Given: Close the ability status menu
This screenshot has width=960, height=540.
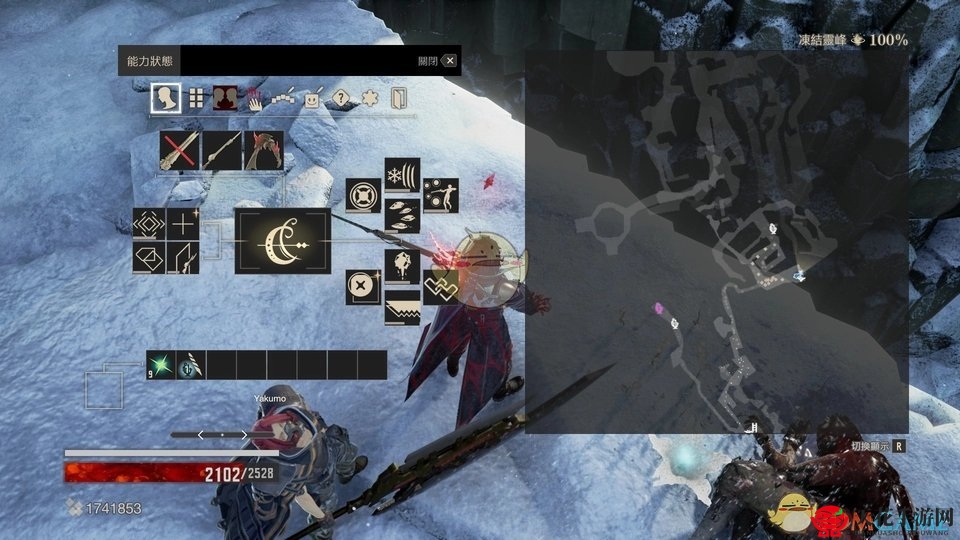Looking at the screenshot, I should (x=450, y=61).
